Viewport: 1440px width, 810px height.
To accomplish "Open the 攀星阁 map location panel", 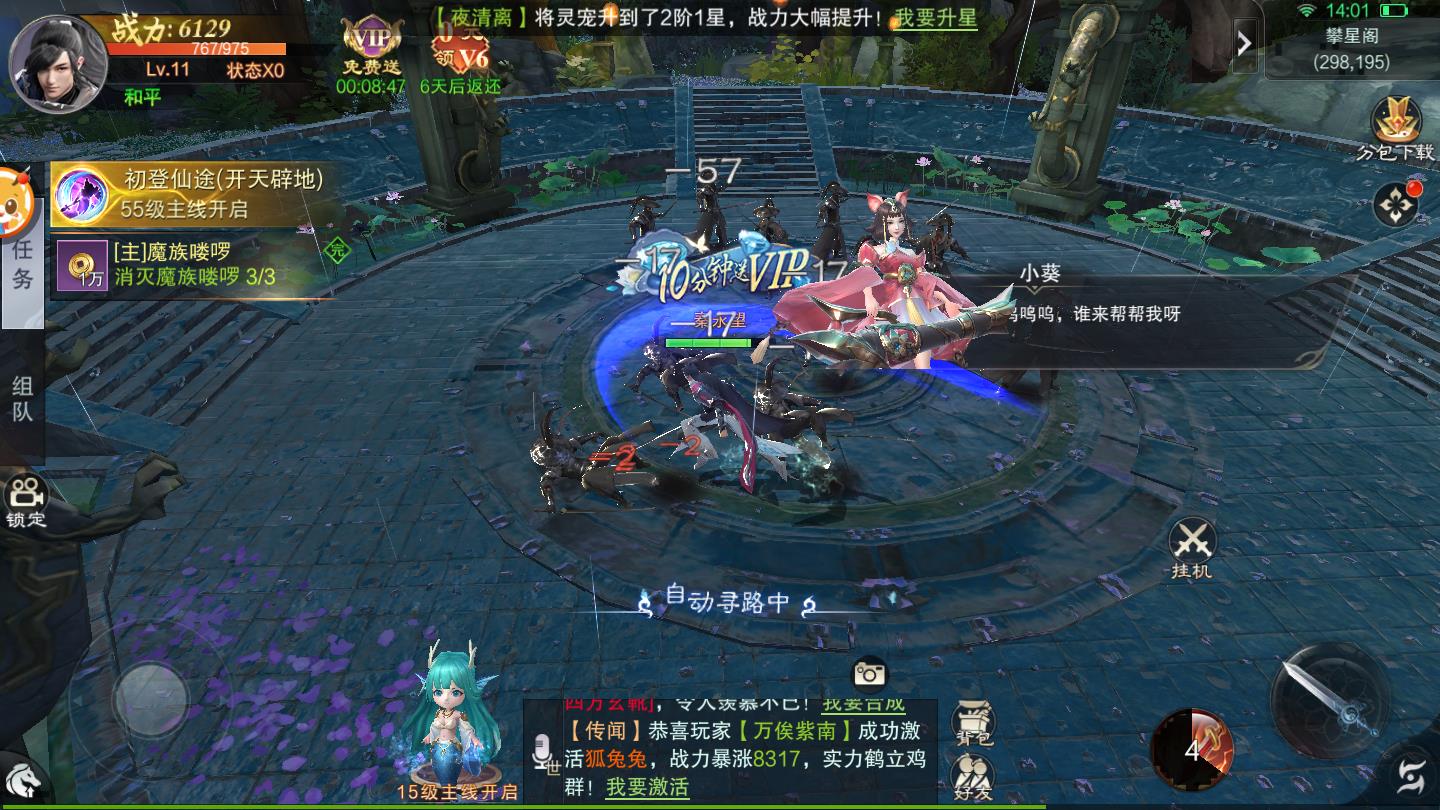I will (x=1351, y=47).
